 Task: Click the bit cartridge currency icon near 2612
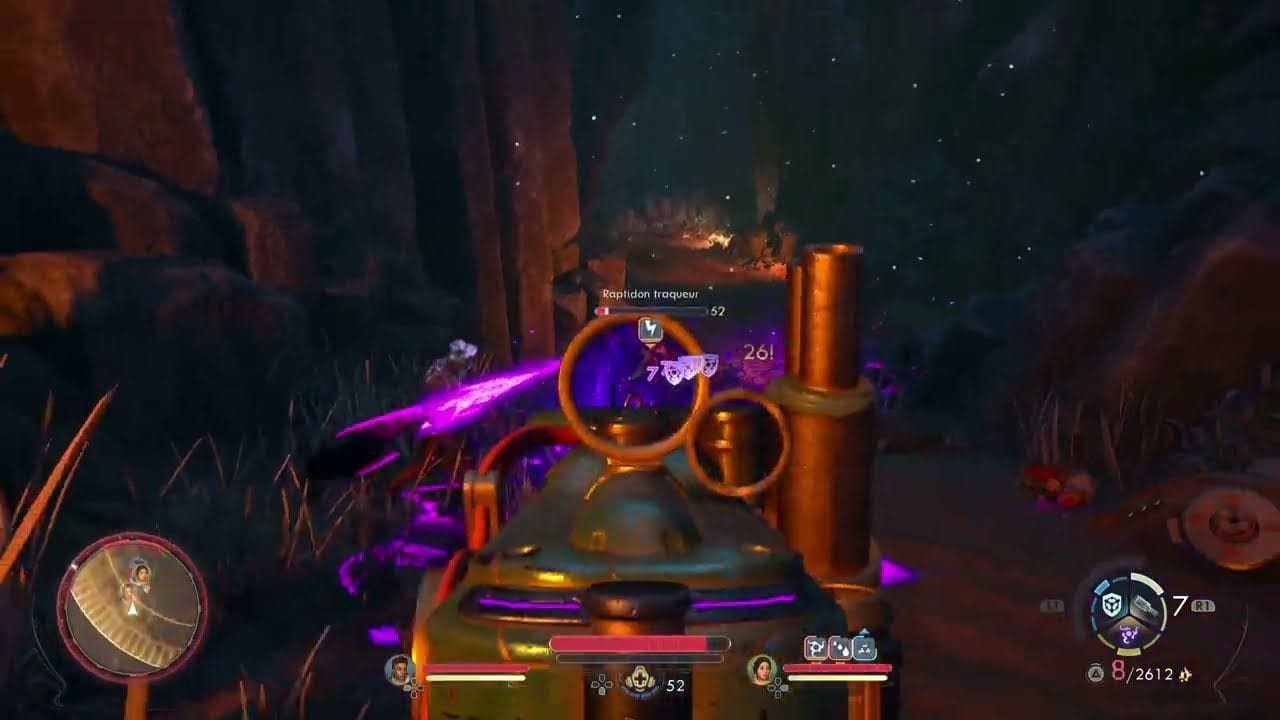tap(1184, 674)
